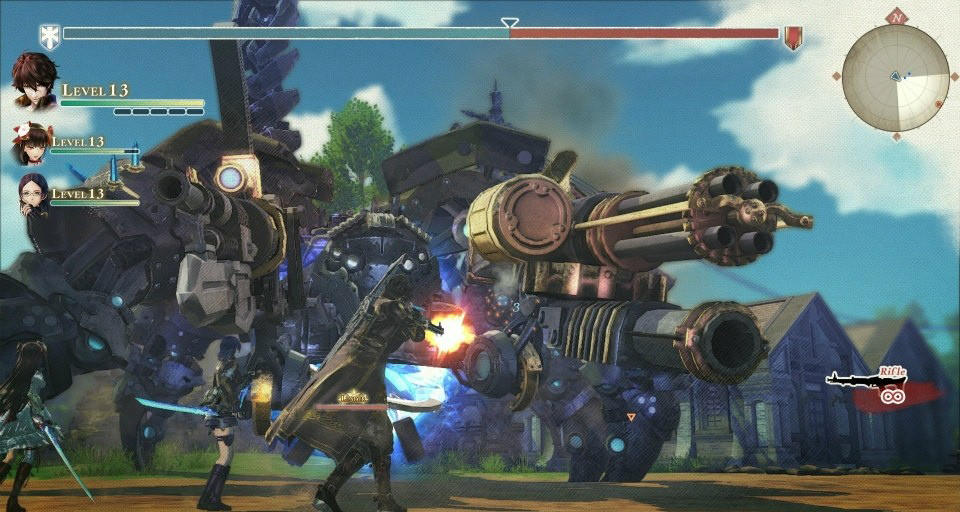Select the red-haired party leader portrait
960x512 pixels.
pyautogui.click(x=34, y=82)
